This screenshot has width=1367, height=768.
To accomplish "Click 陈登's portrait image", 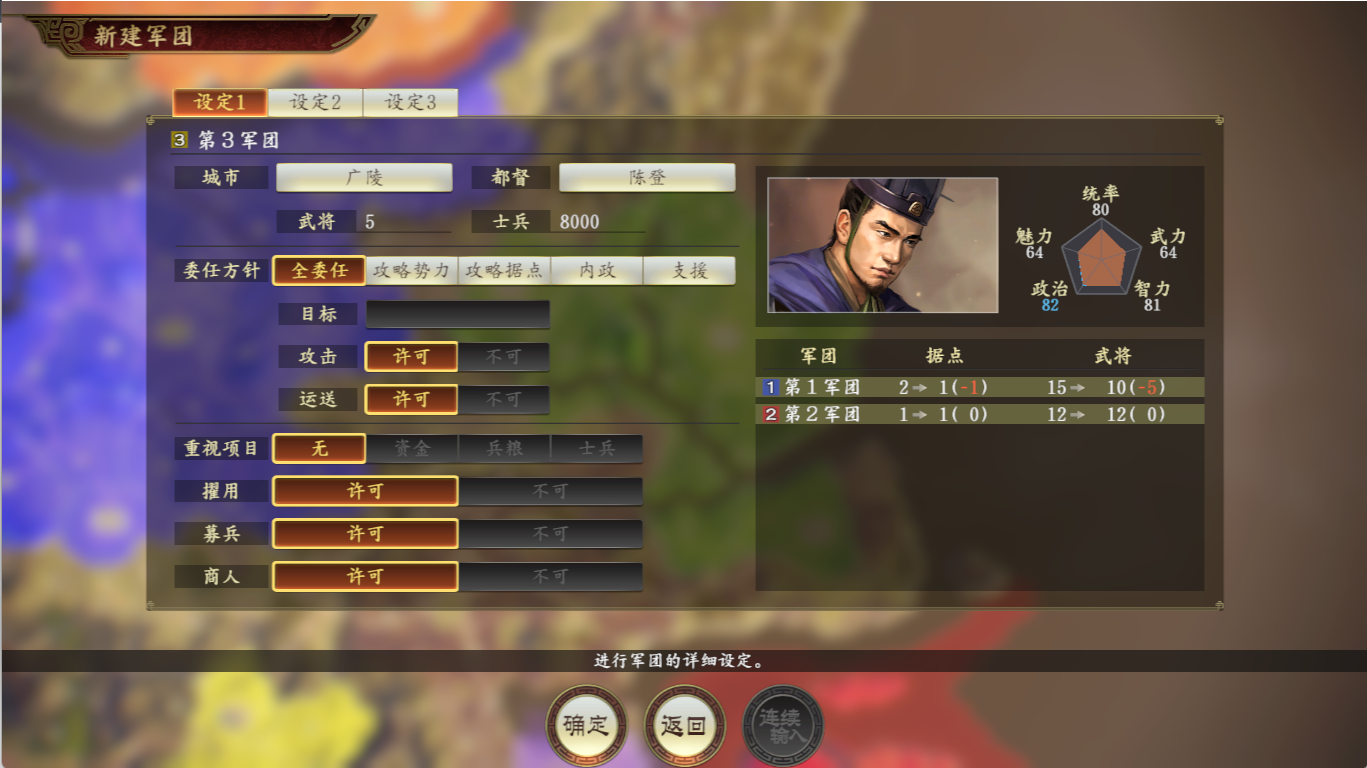I will tap(881, 244).
